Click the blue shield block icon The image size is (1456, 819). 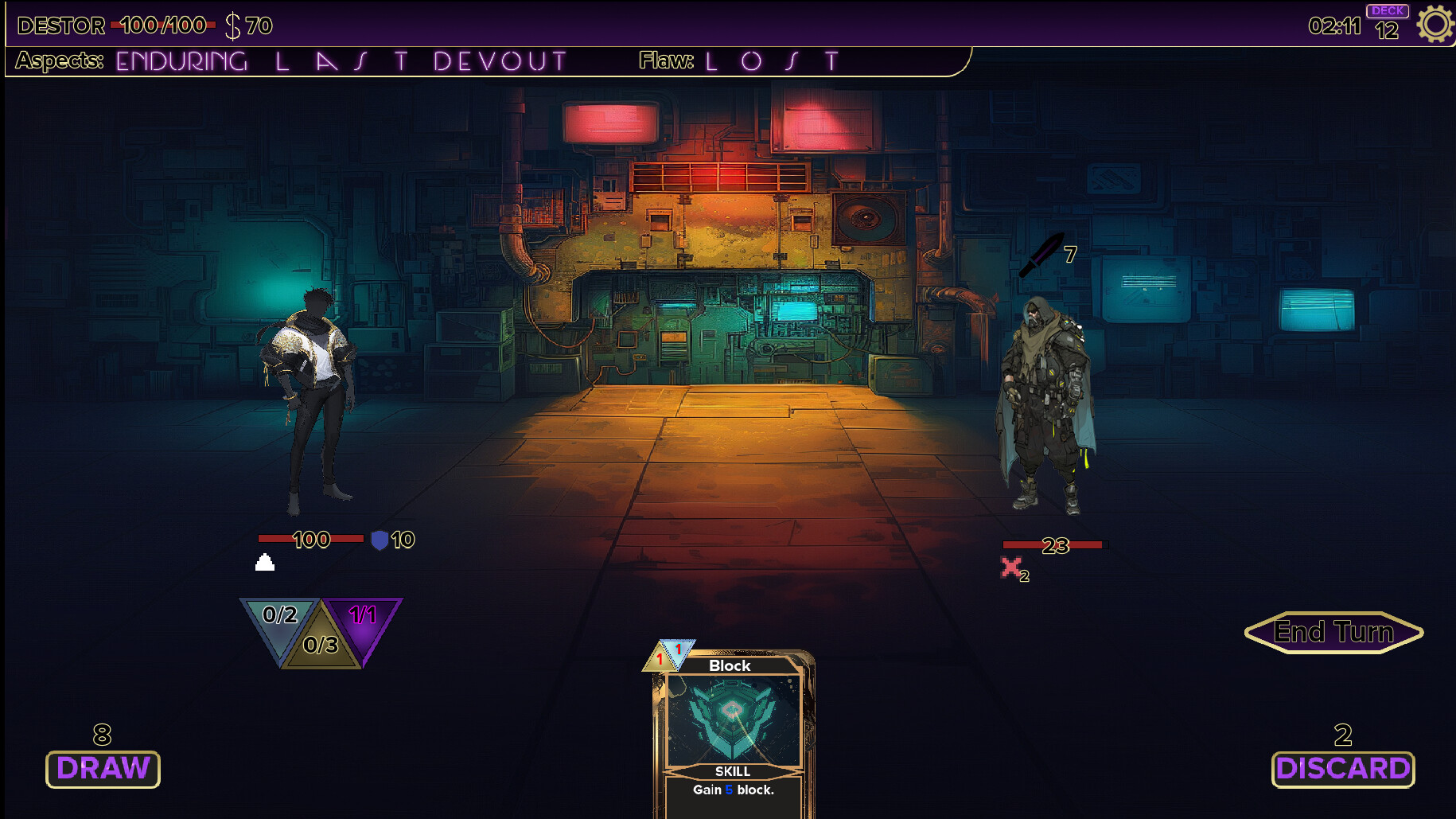[x=380, y=539]
